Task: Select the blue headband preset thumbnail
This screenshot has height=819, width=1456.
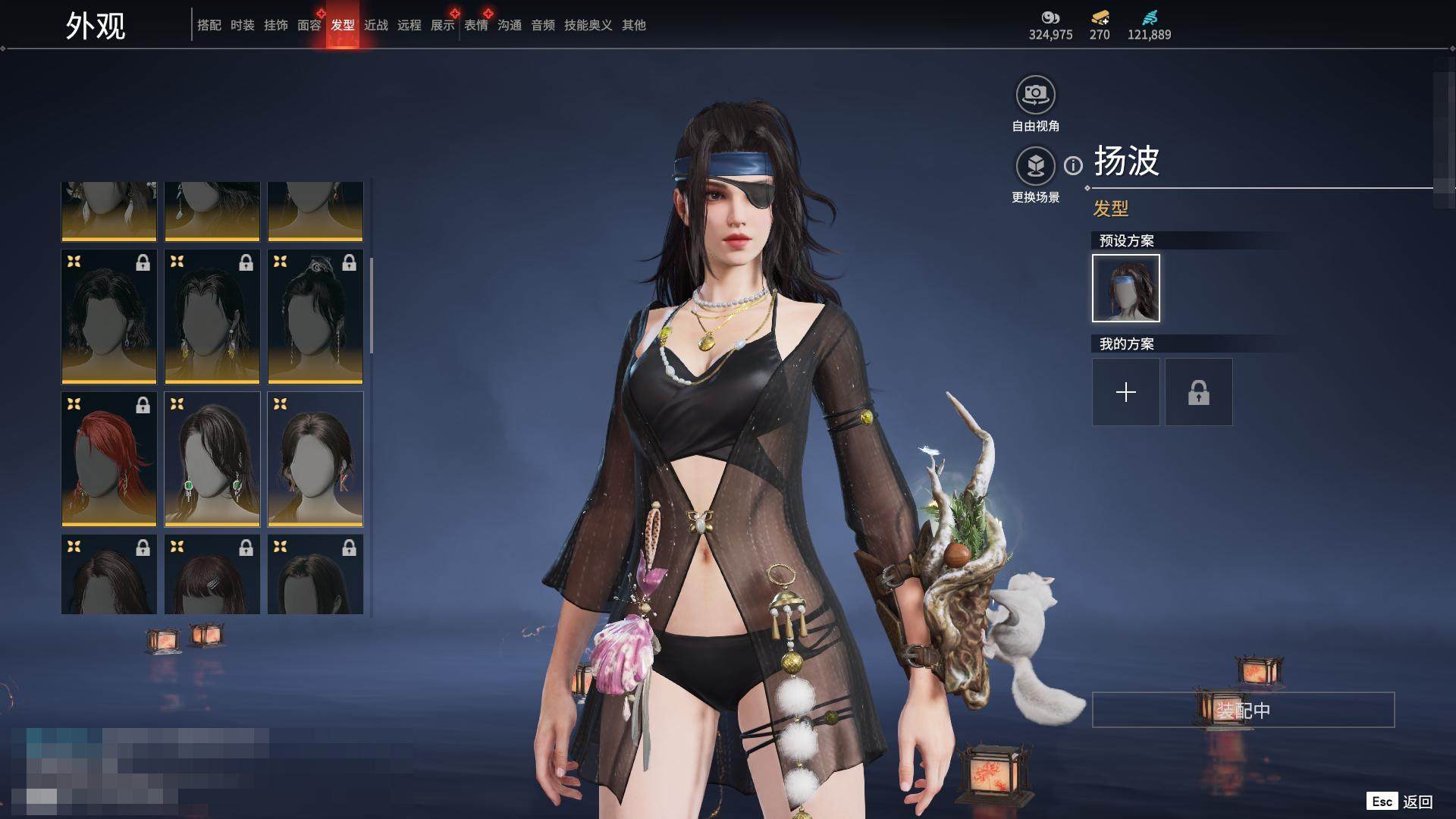Action: point(1125,288)
